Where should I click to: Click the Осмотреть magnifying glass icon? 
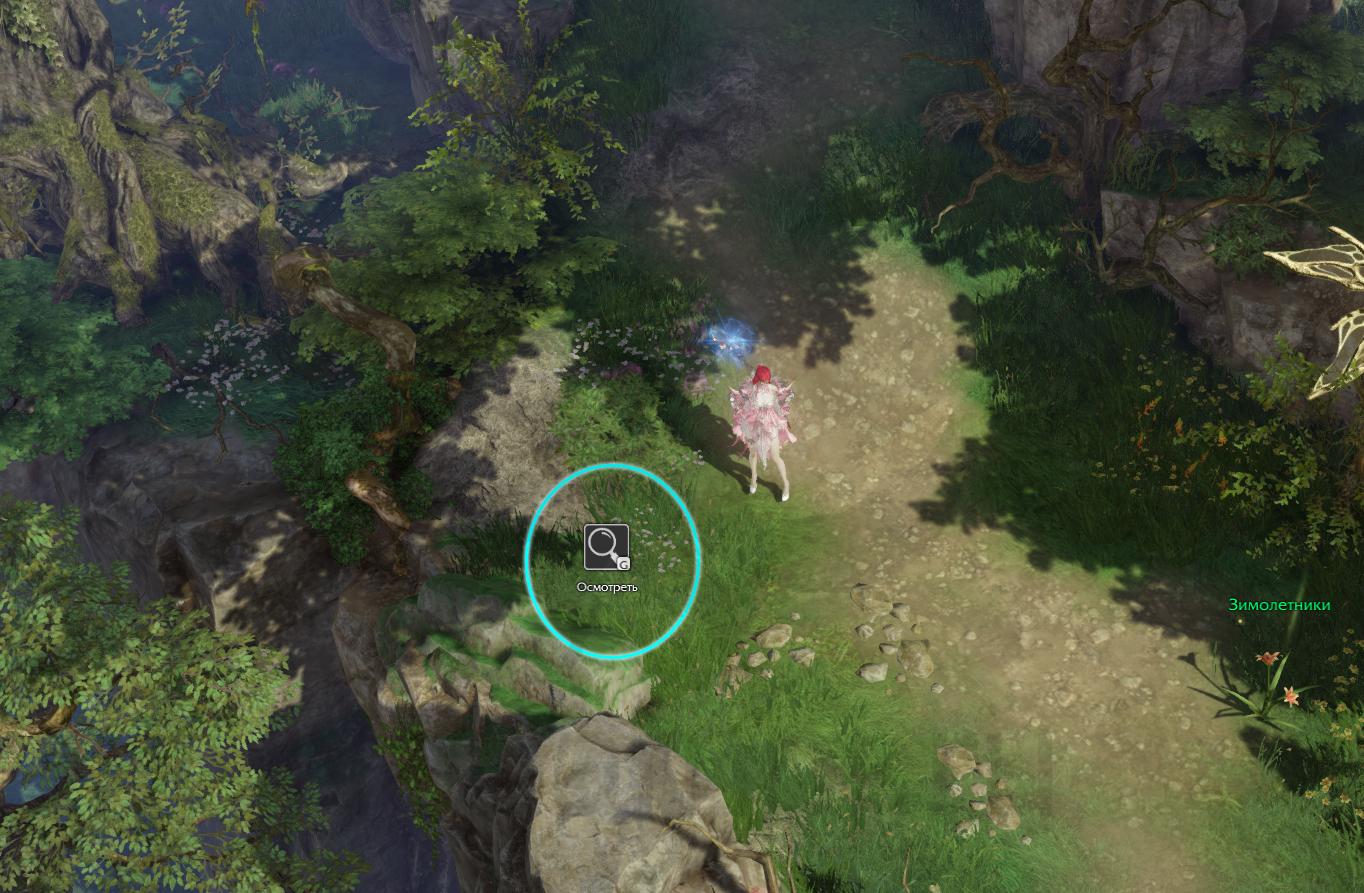[x=606, y=547]
